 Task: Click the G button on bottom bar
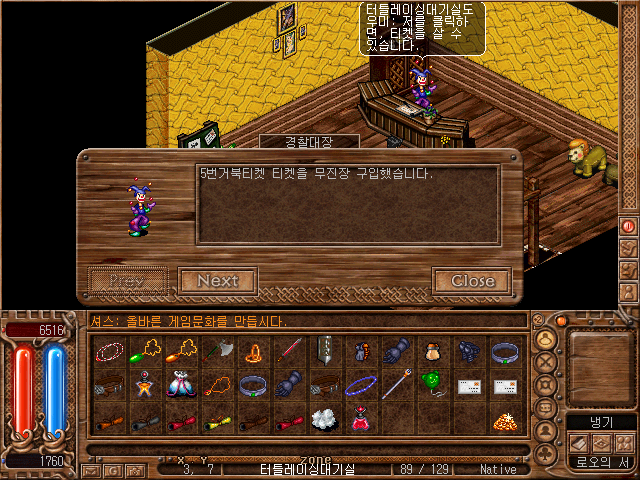point(114,470)
